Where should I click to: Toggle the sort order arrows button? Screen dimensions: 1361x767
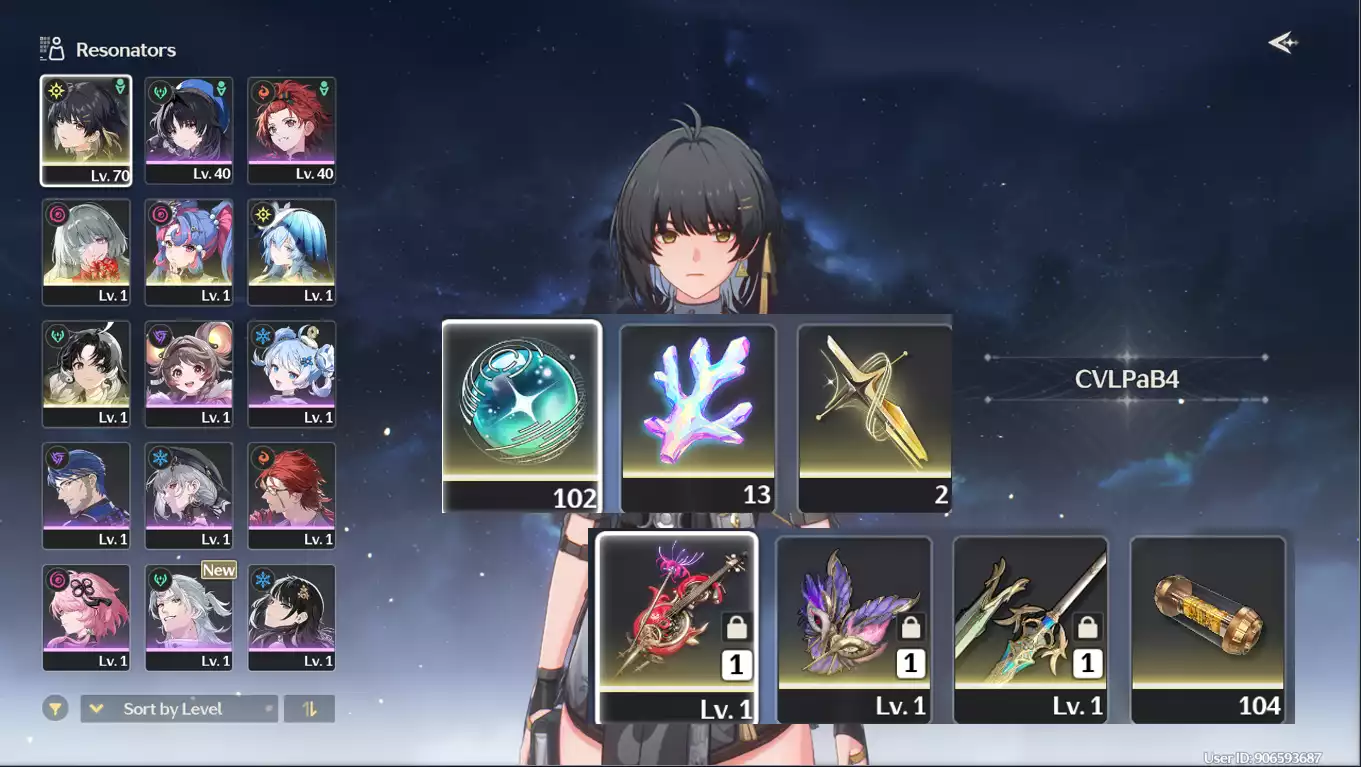click(x=309, y=709)
